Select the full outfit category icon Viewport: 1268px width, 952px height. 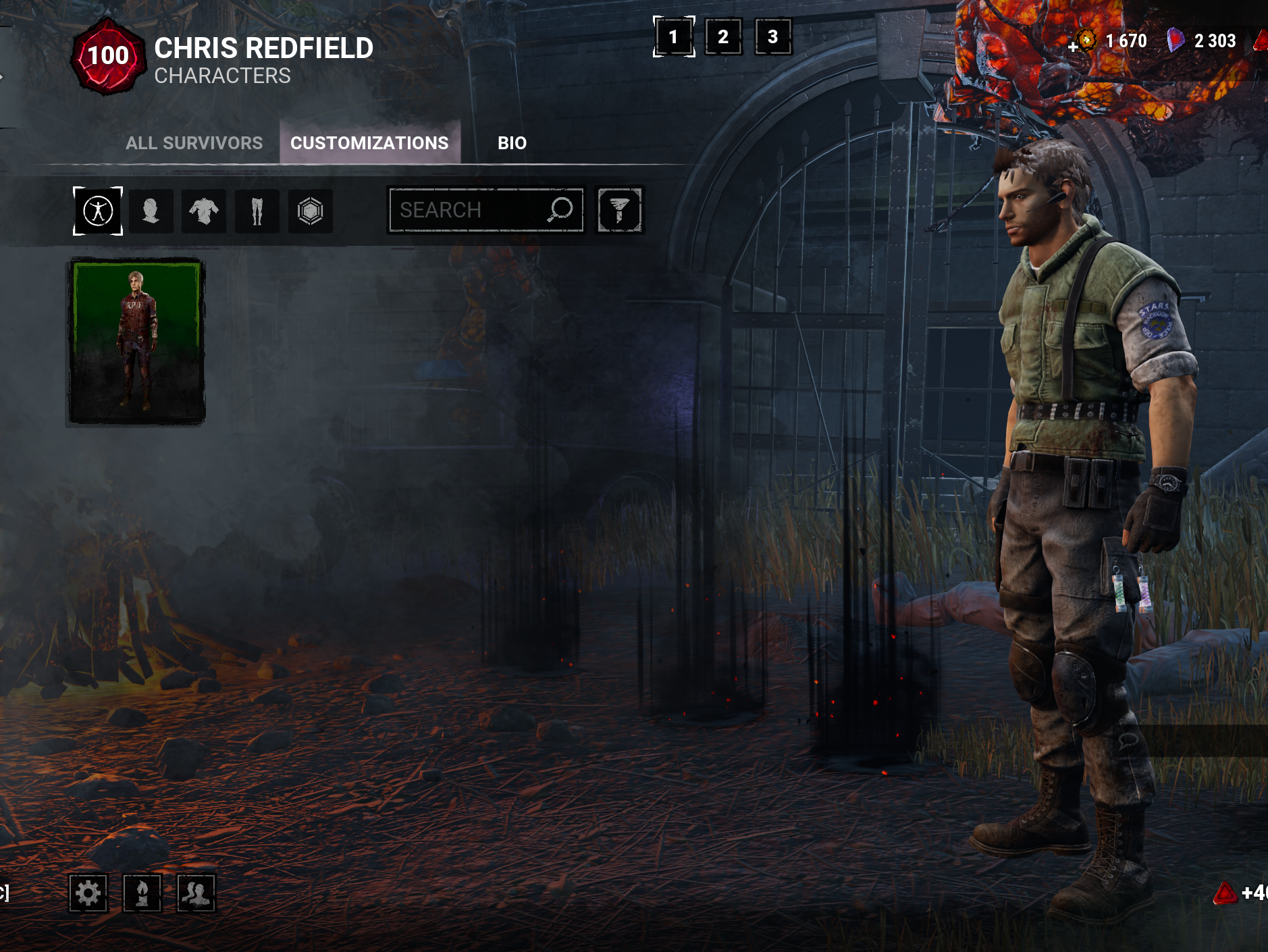(98, 211)
